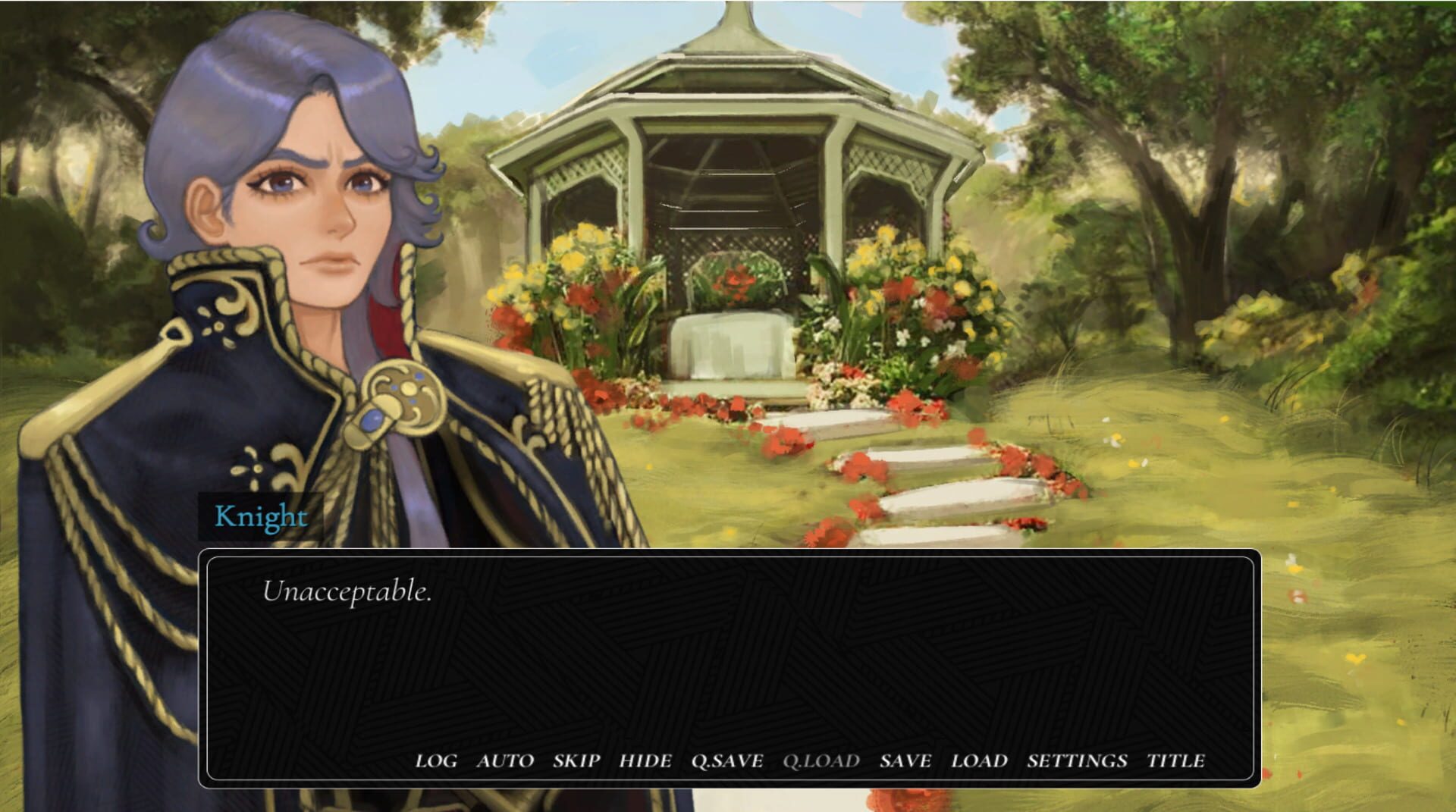This screenshot has width=1456, height=812.
Task: Open the message LOG
Action: 435,761
